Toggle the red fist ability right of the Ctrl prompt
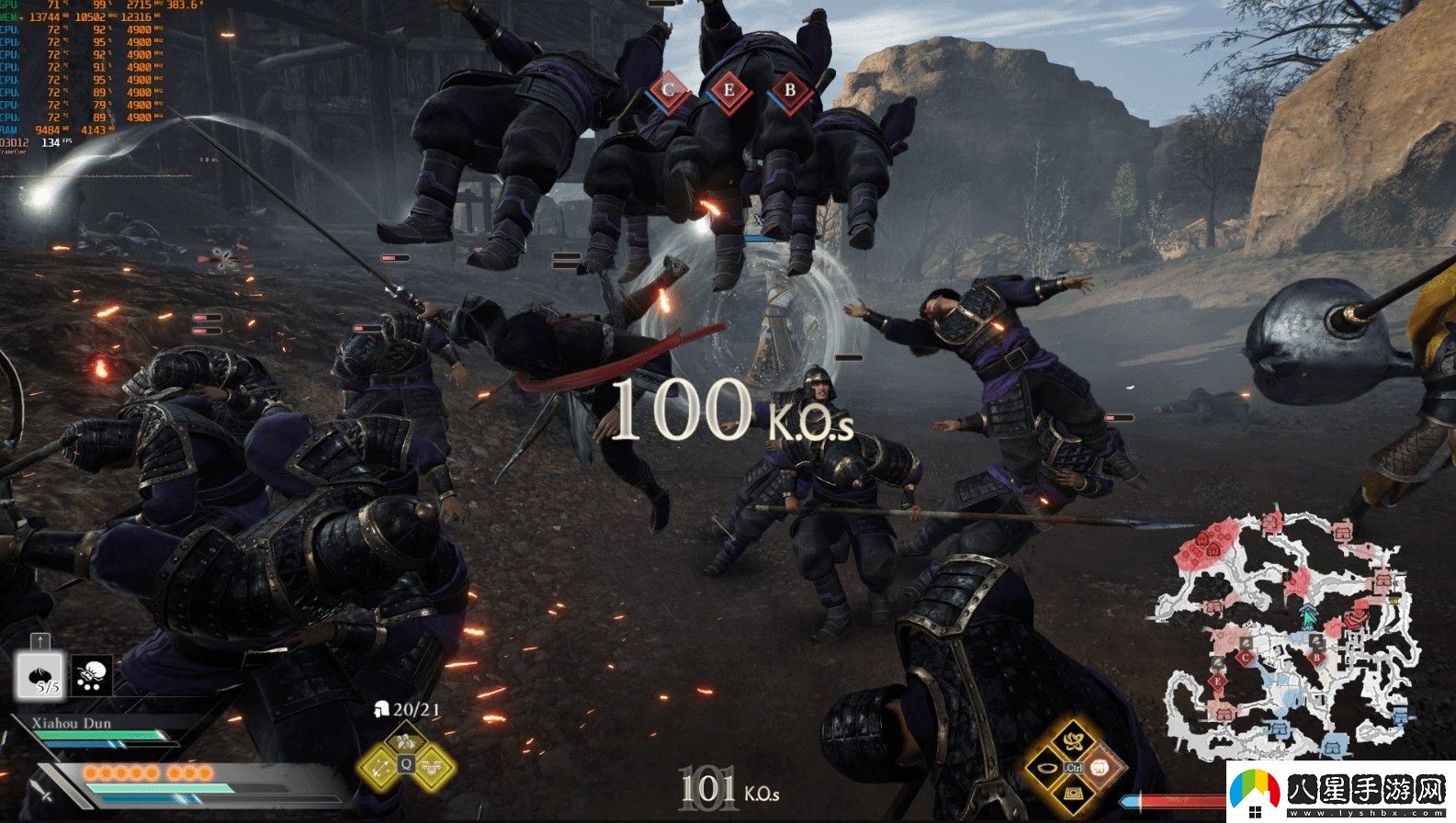The image size is (1456, 823). pyautogui.click(x=1100, y=769)
